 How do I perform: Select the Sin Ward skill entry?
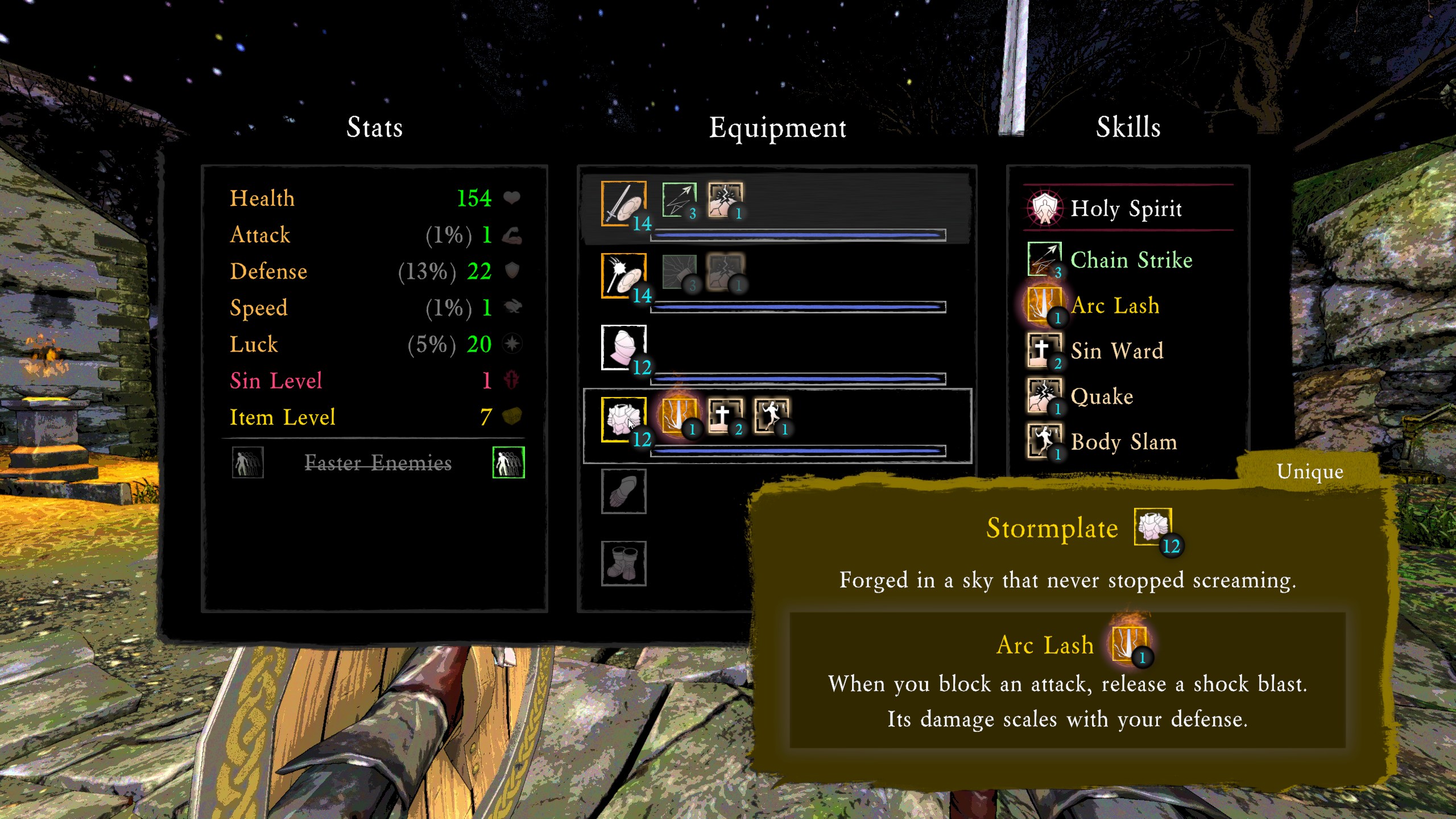(1116, 351)
